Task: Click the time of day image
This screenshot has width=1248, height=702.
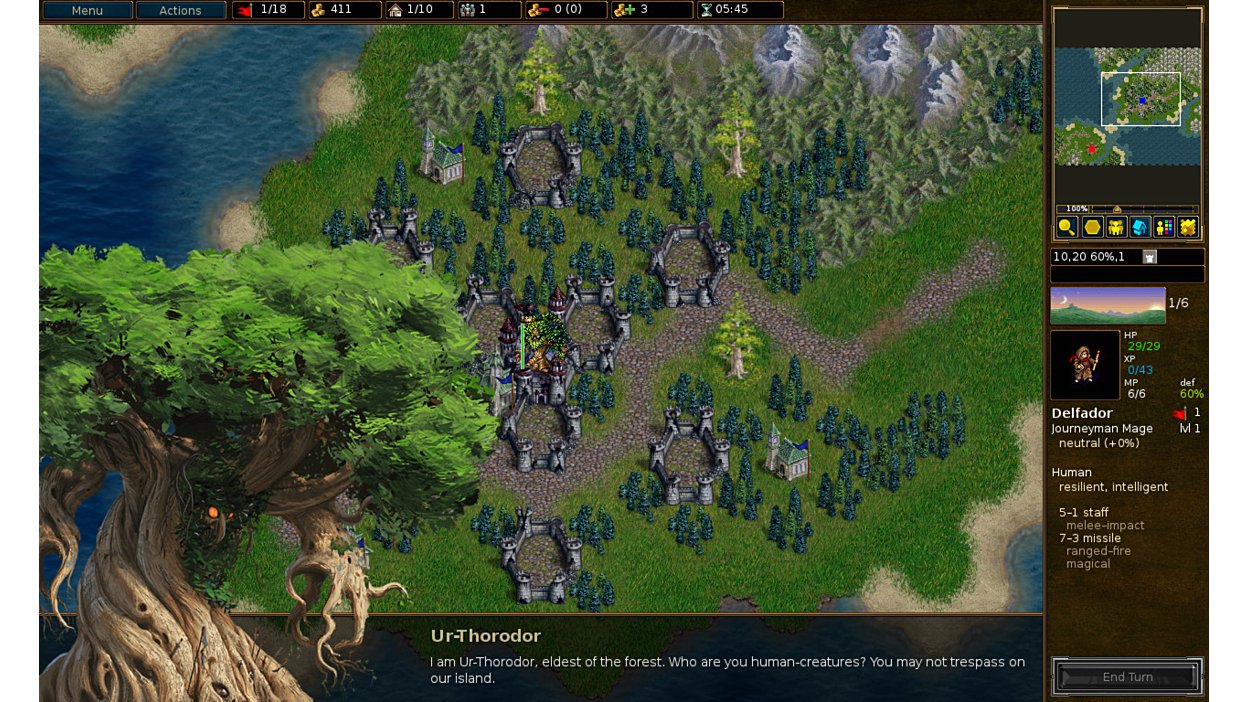Action: (x=1107, y=305)
